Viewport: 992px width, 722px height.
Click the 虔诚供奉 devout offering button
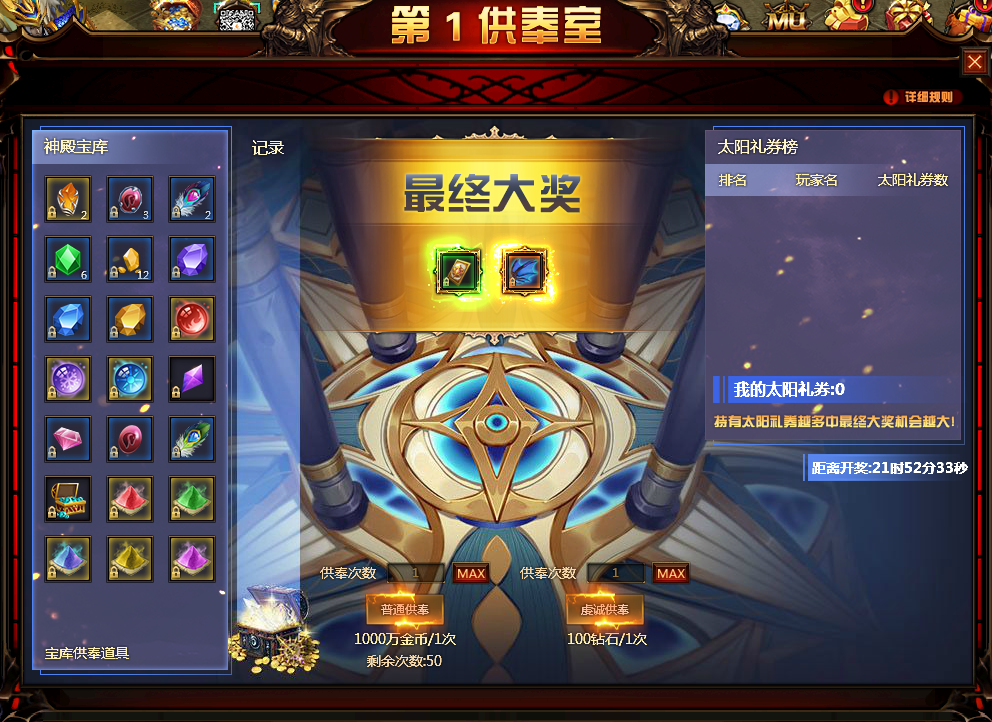[x=605, y=609]
